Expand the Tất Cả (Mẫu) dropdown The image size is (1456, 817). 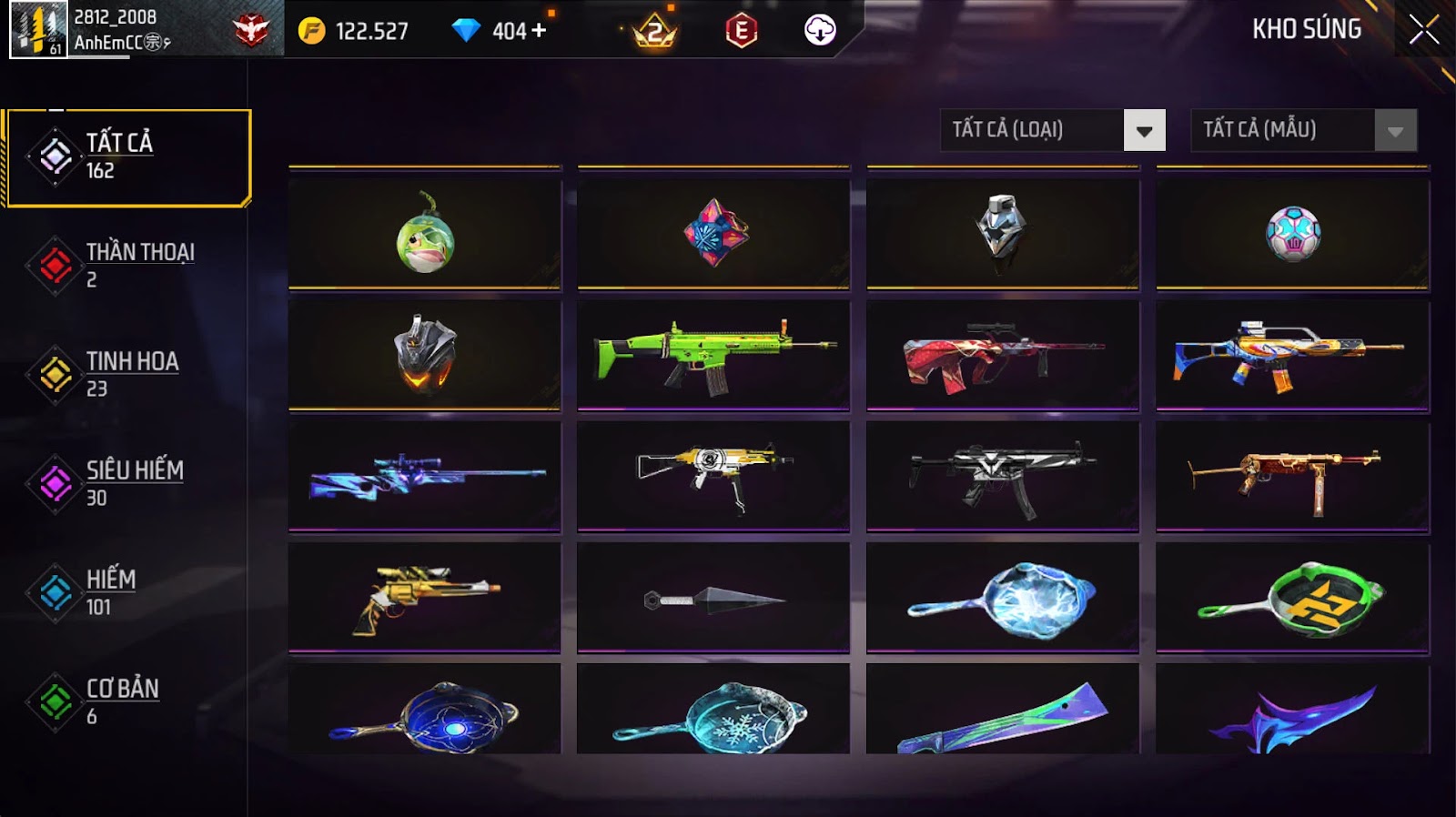pos(1395,130)
